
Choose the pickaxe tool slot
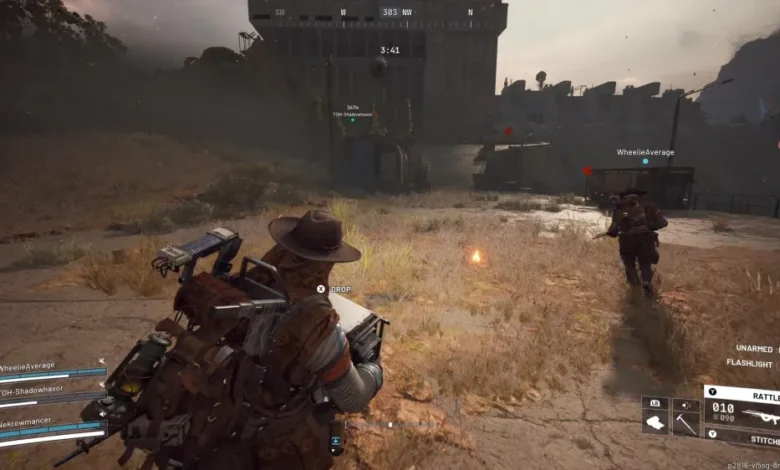point(685,423)
